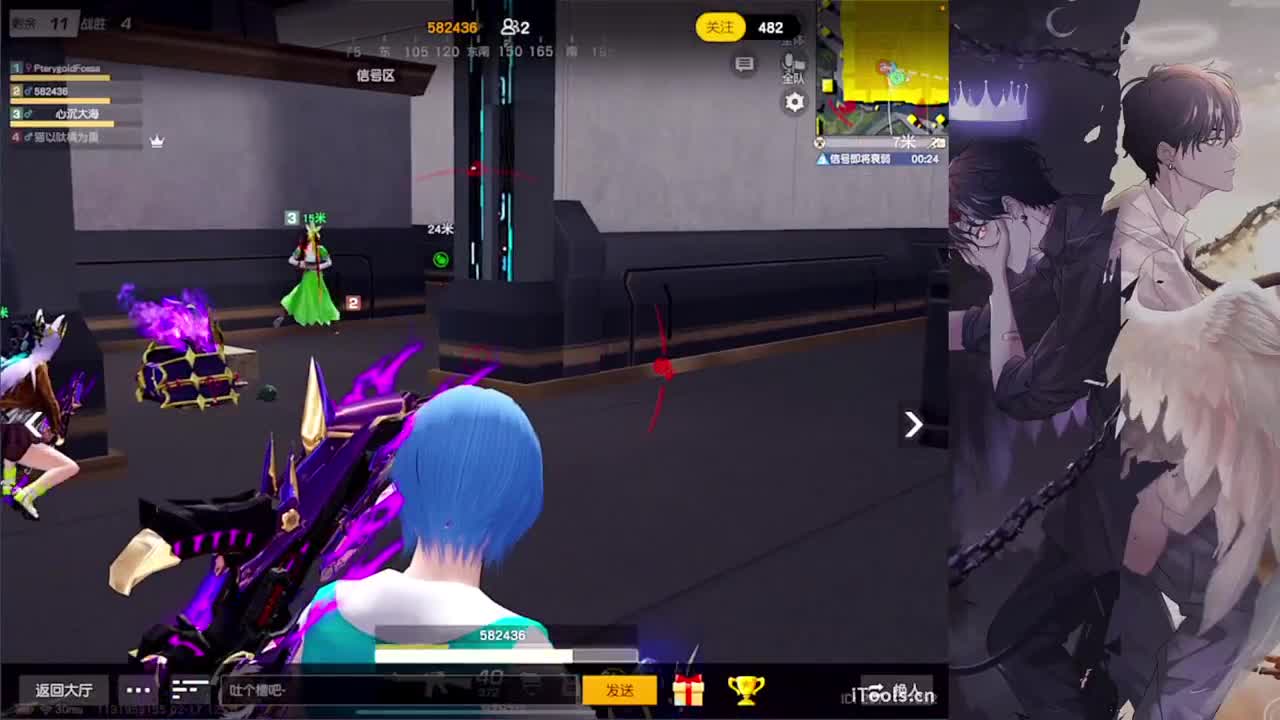Toggle the crown indicator below the leaderboard

point(157,143)
